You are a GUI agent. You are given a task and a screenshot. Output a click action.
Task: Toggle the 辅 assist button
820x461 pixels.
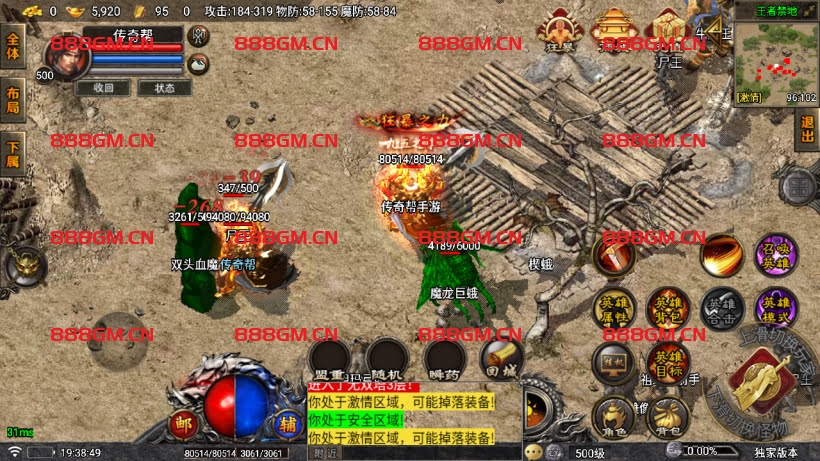(288, 423)
